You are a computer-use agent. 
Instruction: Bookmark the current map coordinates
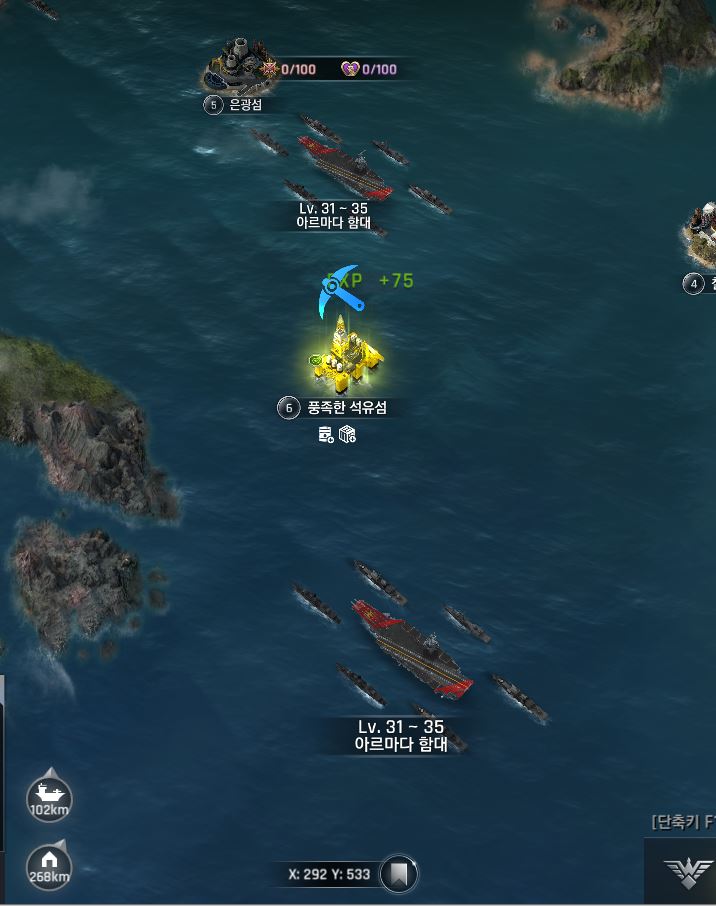pos(399,874)
